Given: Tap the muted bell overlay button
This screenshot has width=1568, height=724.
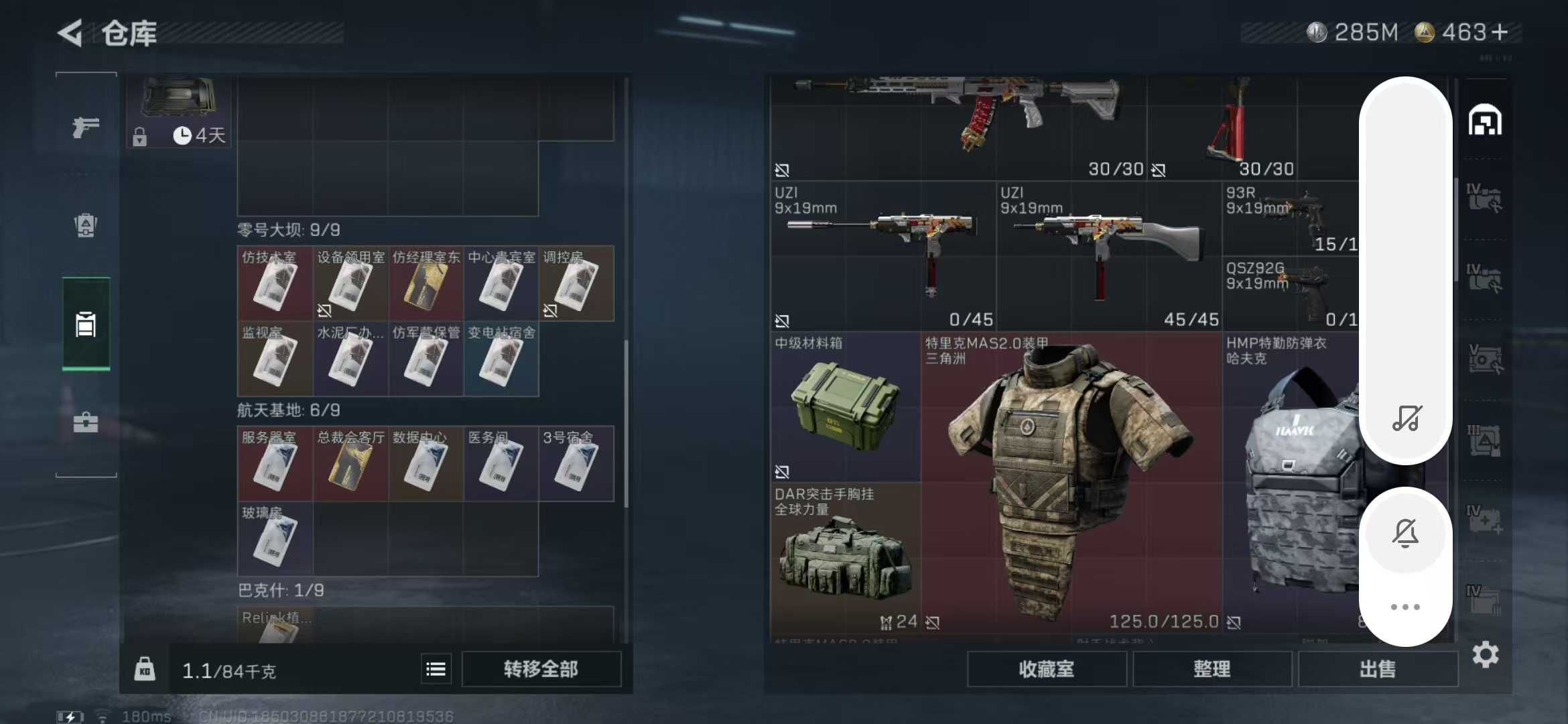Looking at the screenshot, I should click(1405, 534).
